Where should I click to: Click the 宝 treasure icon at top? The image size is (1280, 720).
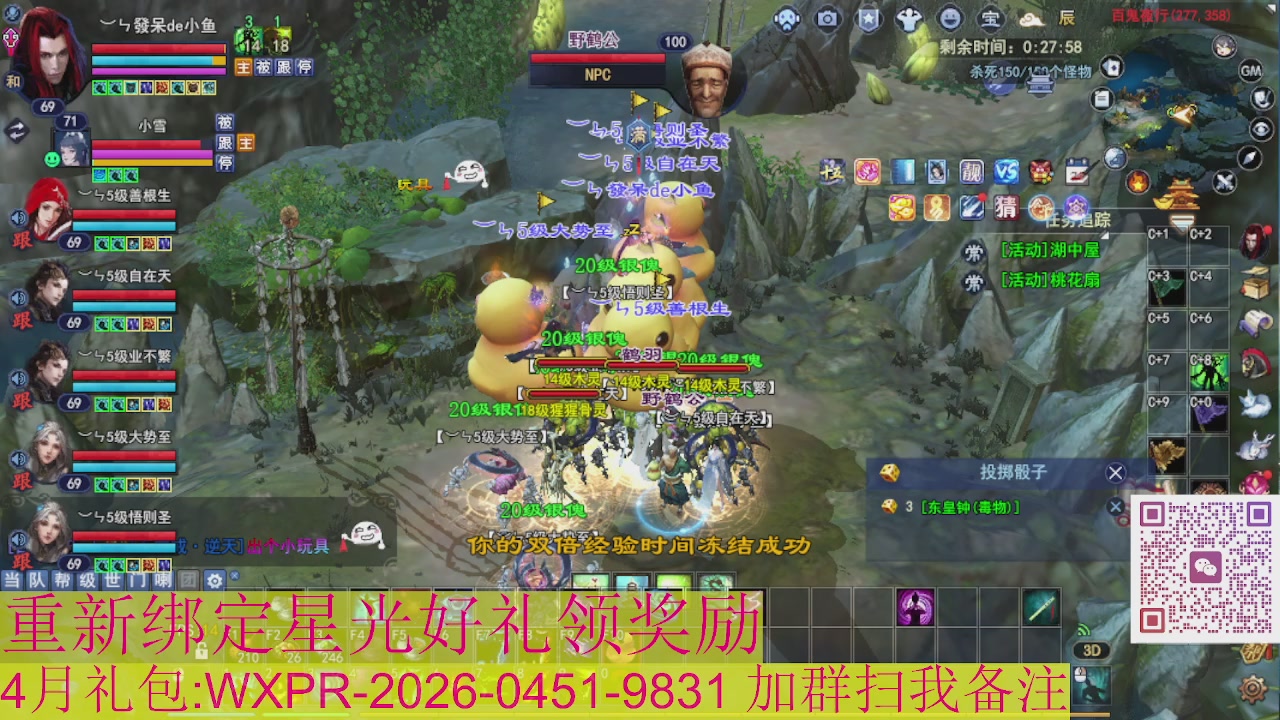(989, 19)
